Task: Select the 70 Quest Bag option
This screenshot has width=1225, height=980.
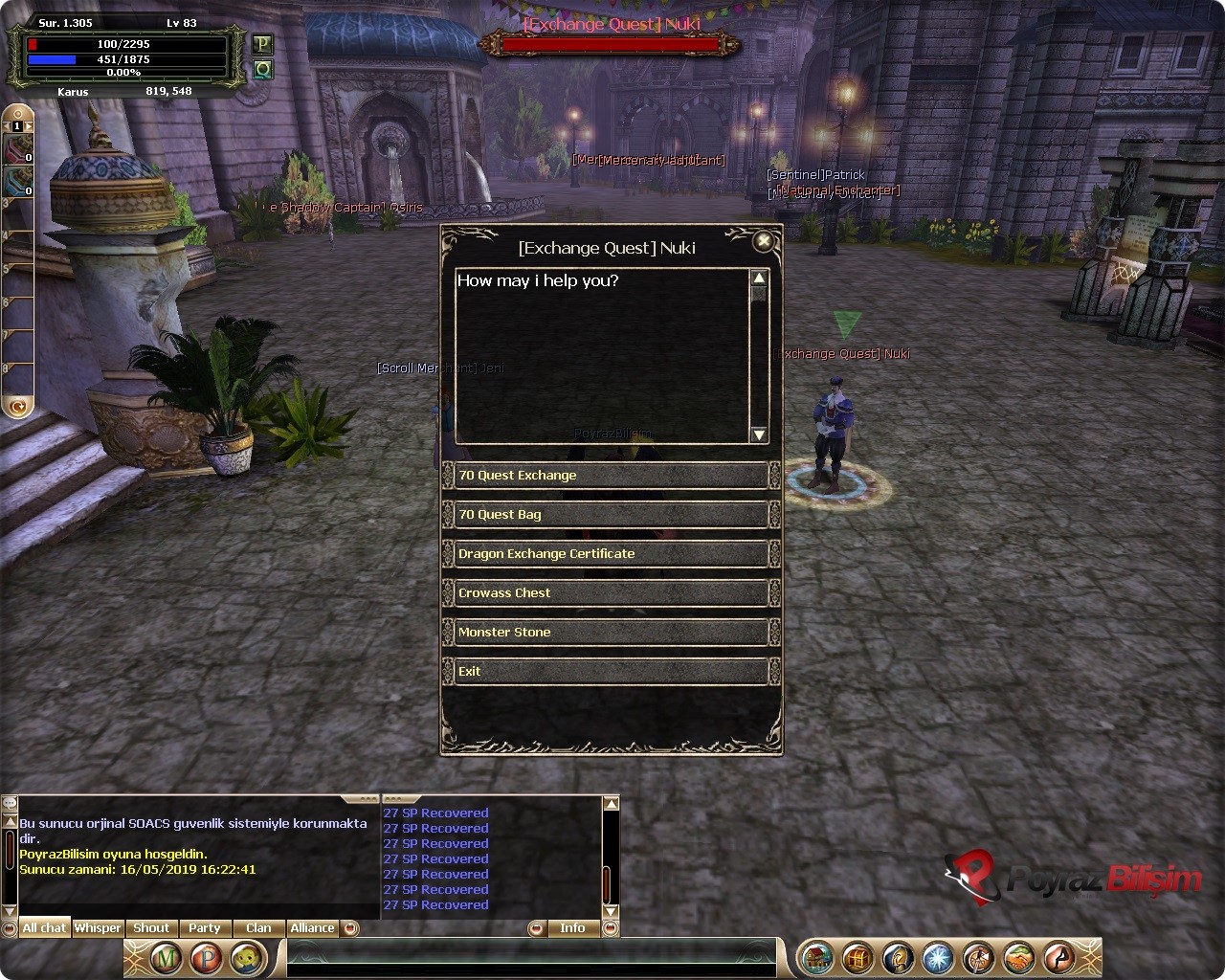Action: click(x=611, y=515)
